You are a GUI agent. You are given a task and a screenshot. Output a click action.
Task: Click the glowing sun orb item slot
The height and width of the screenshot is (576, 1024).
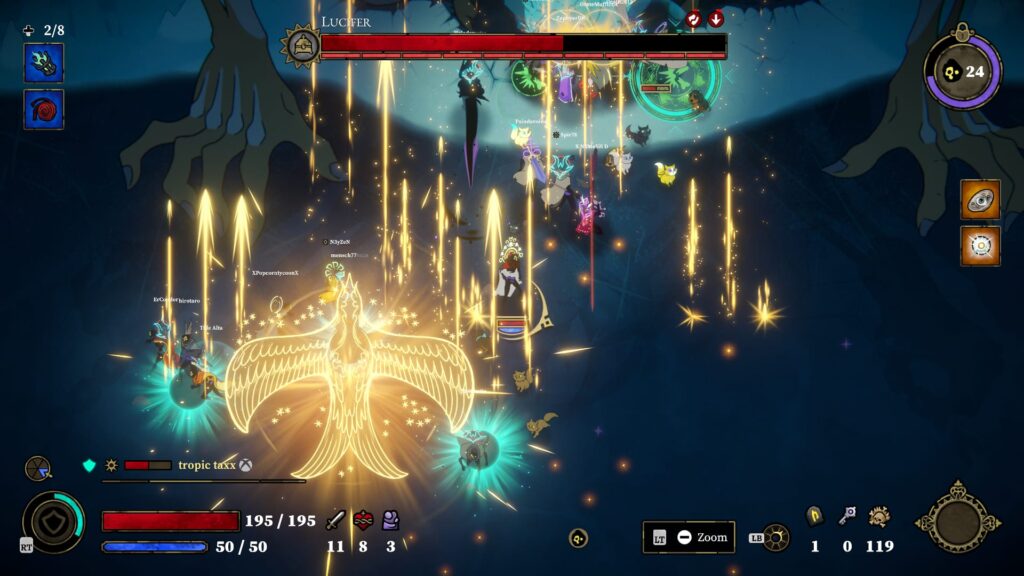click(980, 246)
